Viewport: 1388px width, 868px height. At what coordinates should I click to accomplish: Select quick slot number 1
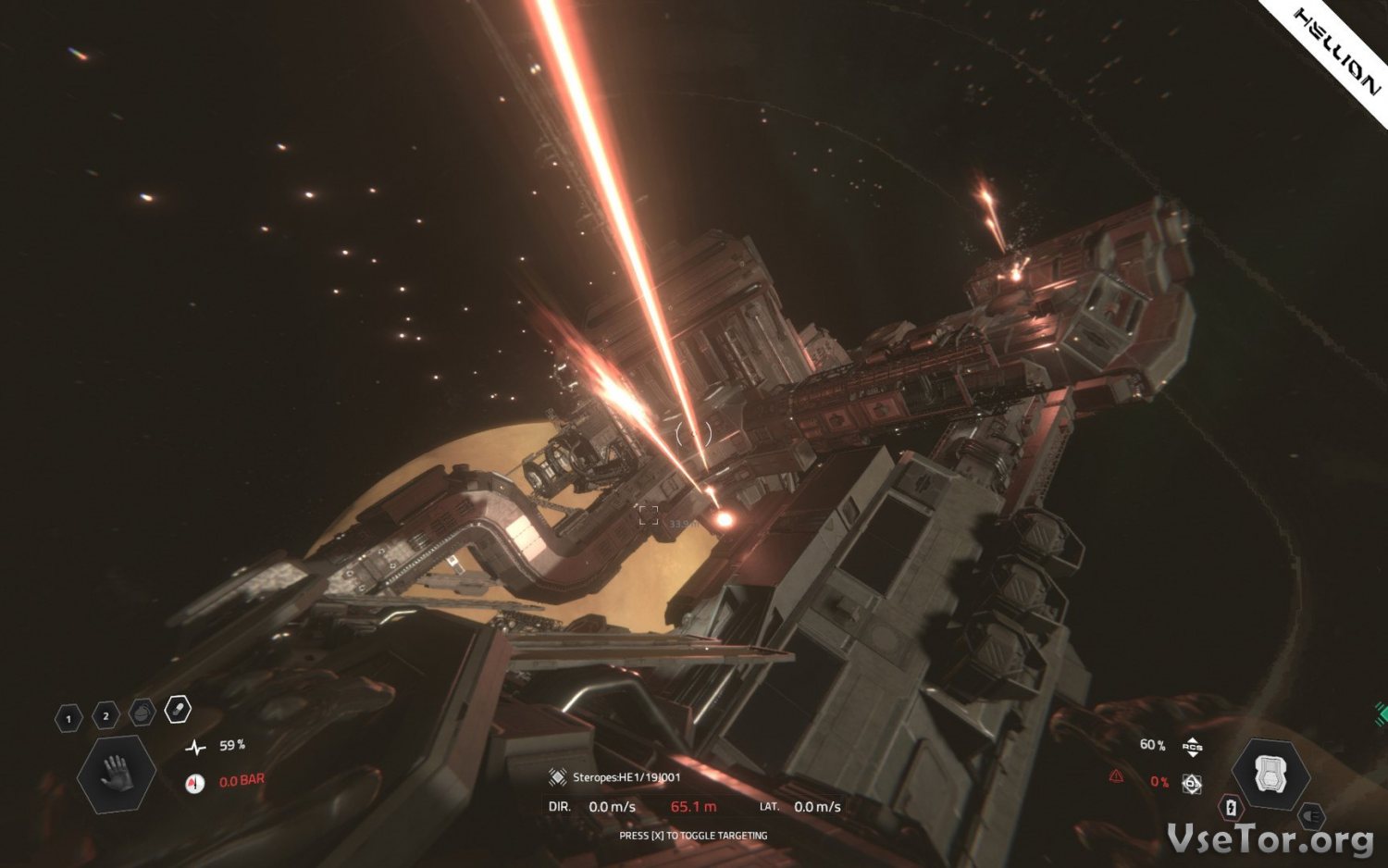coord(68,718)
